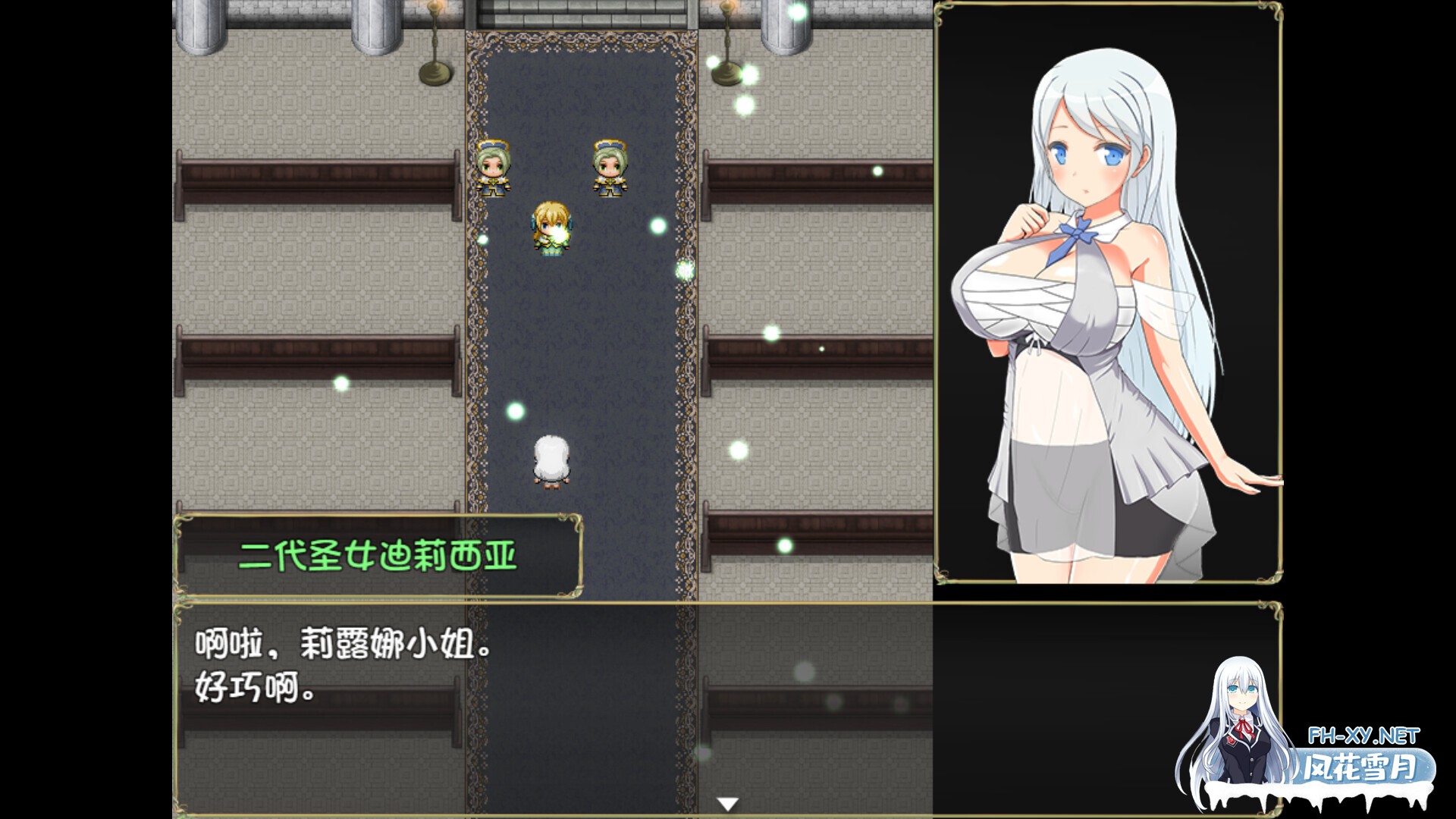Click the dialogue line 啊啦，莉露娜小姐。
This screenshot has width=1456, height=819.
point(341,641)
